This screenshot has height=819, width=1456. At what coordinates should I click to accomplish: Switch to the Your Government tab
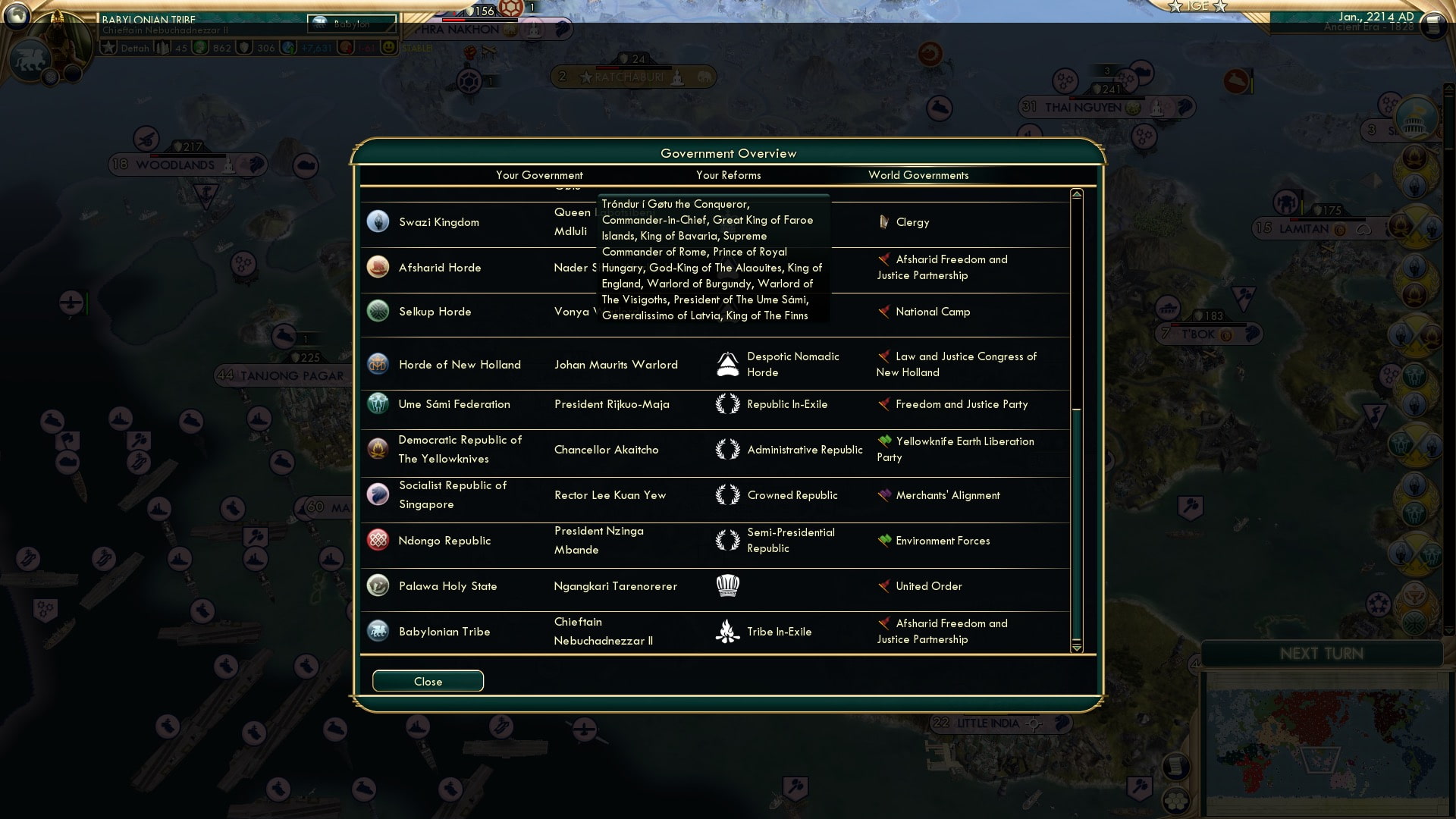click(x=539, y=175)
